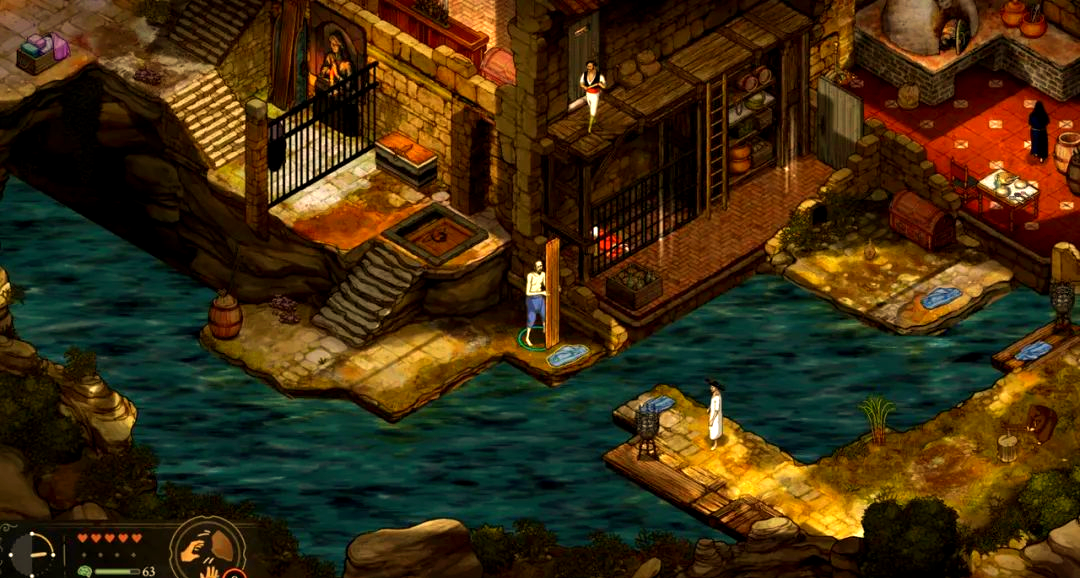The height and width of the screenshot is (578, 1080).
Task: Click the day-night clock dial
Action: (33, 554)
